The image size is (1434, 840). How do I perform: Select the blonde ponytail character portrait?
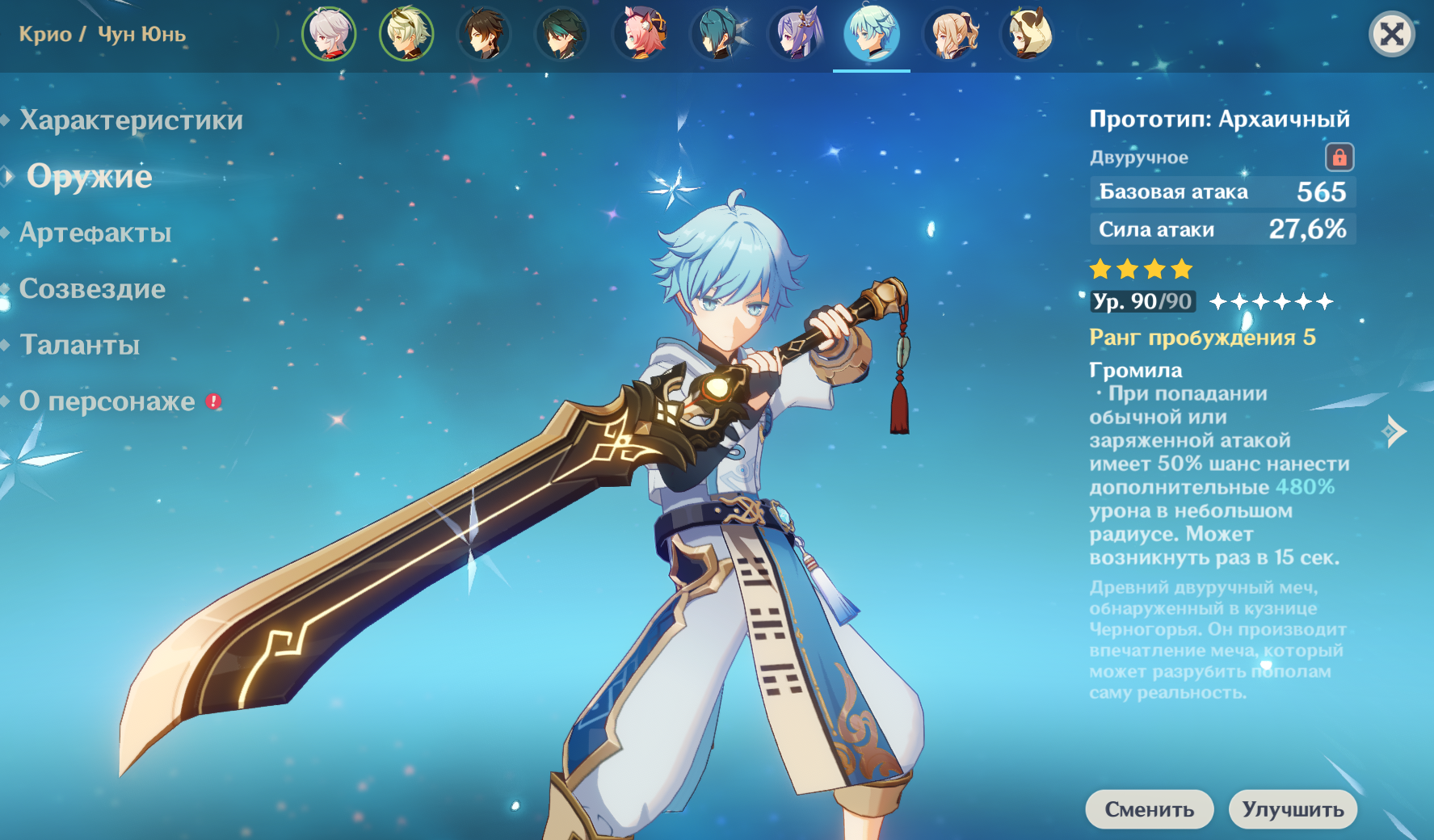tap(951, 35)
